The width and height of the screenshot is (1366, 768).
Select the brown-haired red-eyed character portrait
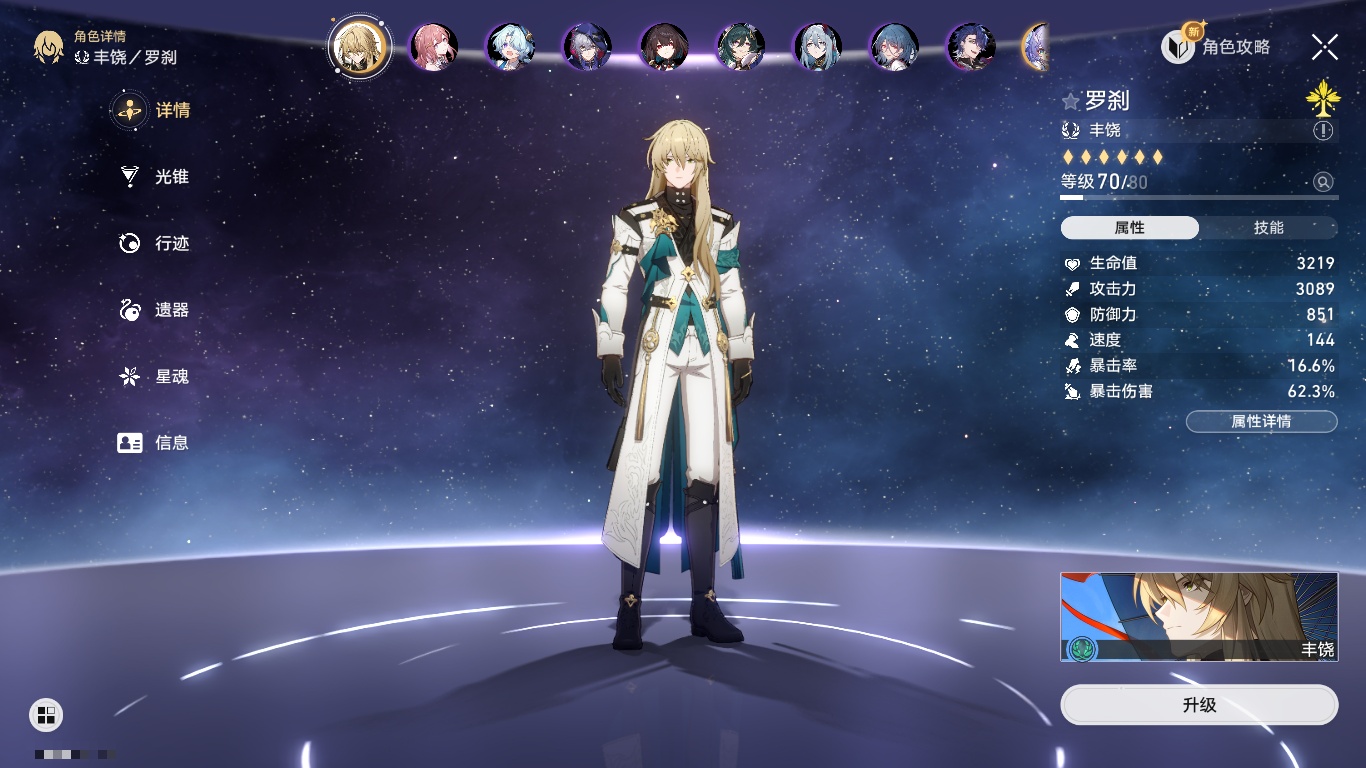coord(664,47)
